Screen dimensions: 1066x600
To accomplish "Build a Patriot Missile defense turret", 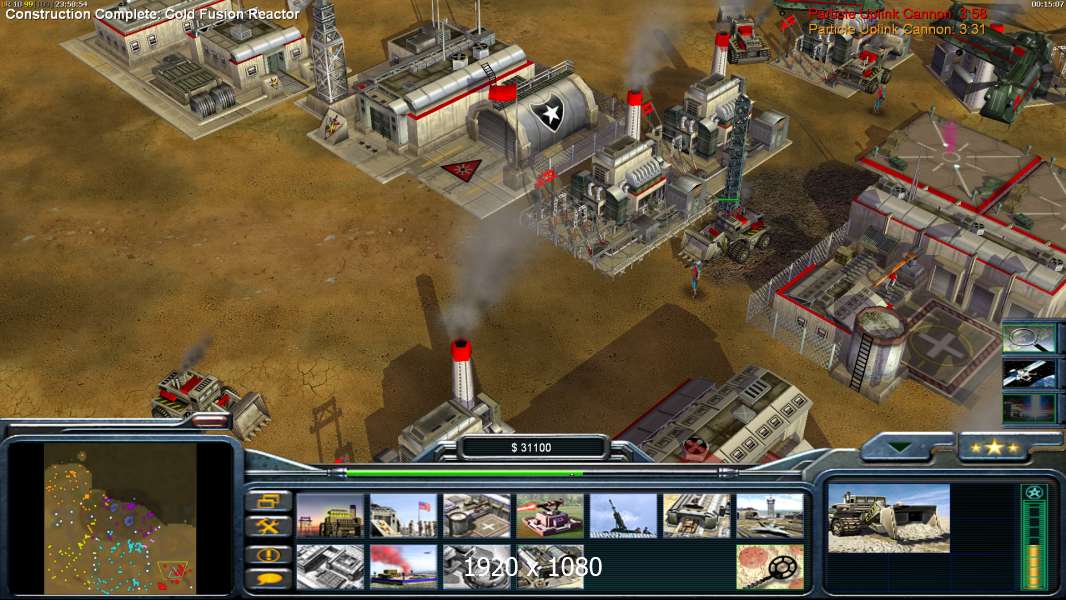I will [550, 515].
